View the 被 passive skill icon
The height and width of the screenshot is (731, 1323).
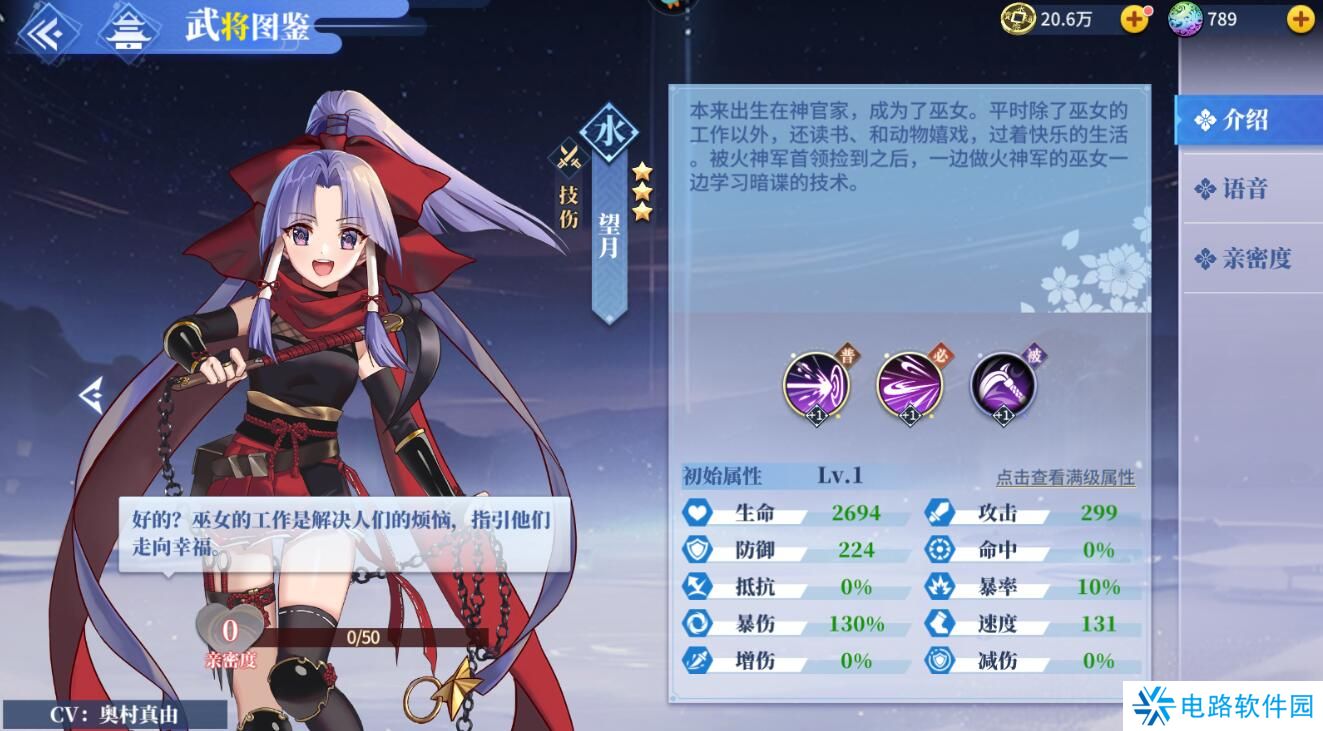[x=1003, y=387]
